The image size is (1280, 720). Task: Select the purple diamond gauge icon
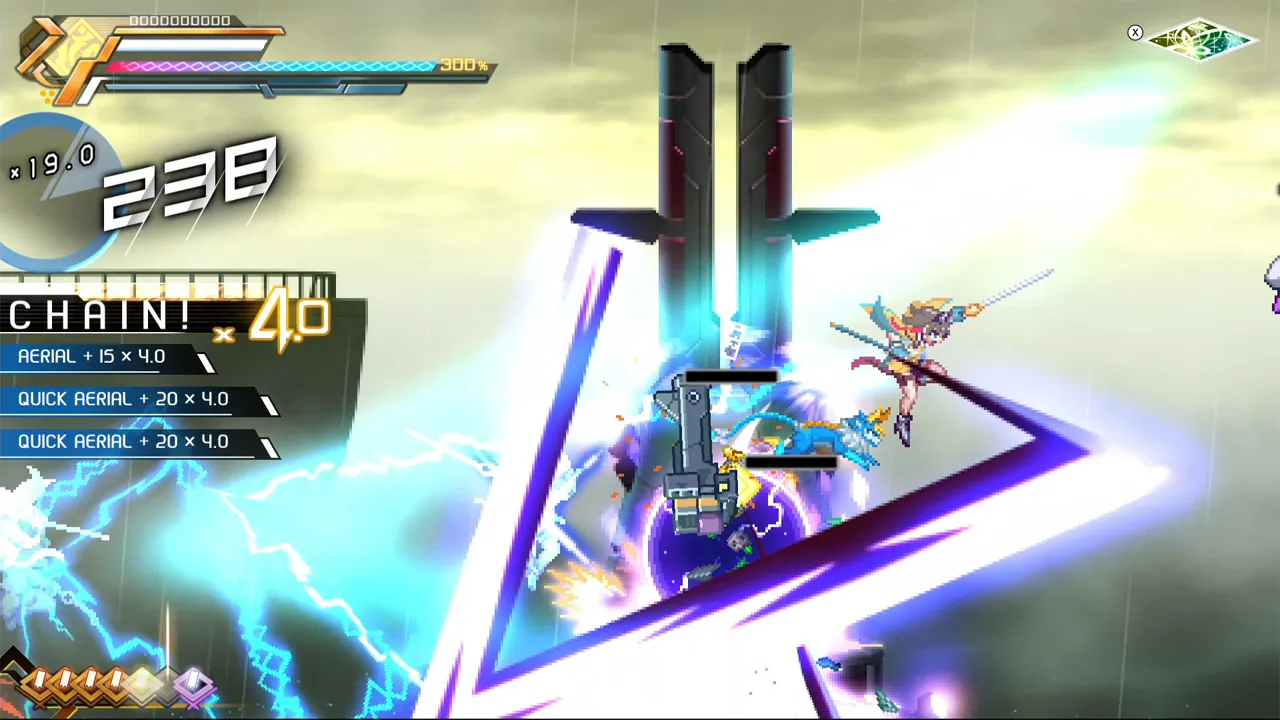[193, 683]
